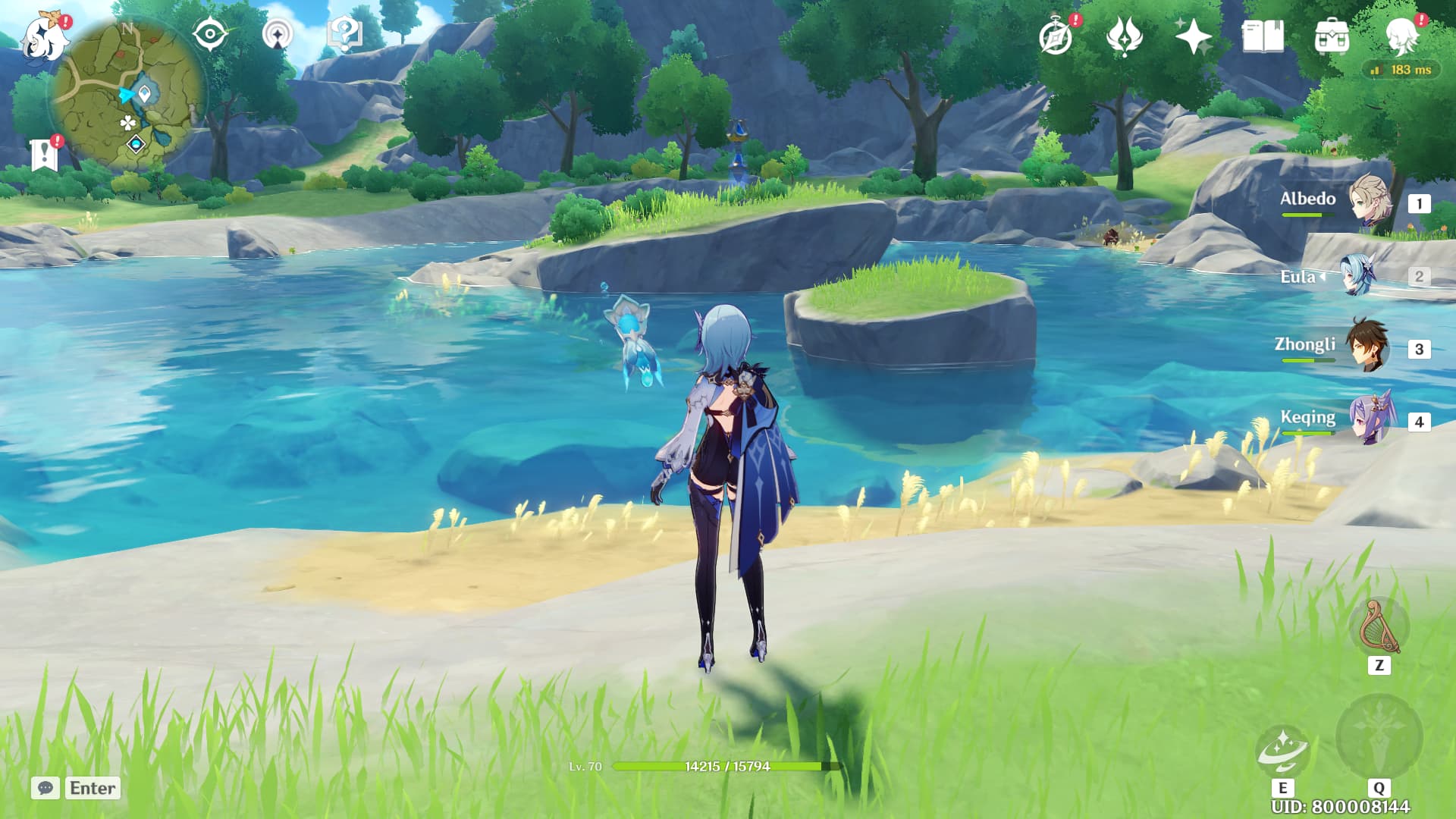Open the circular minimap

(127, 95)
